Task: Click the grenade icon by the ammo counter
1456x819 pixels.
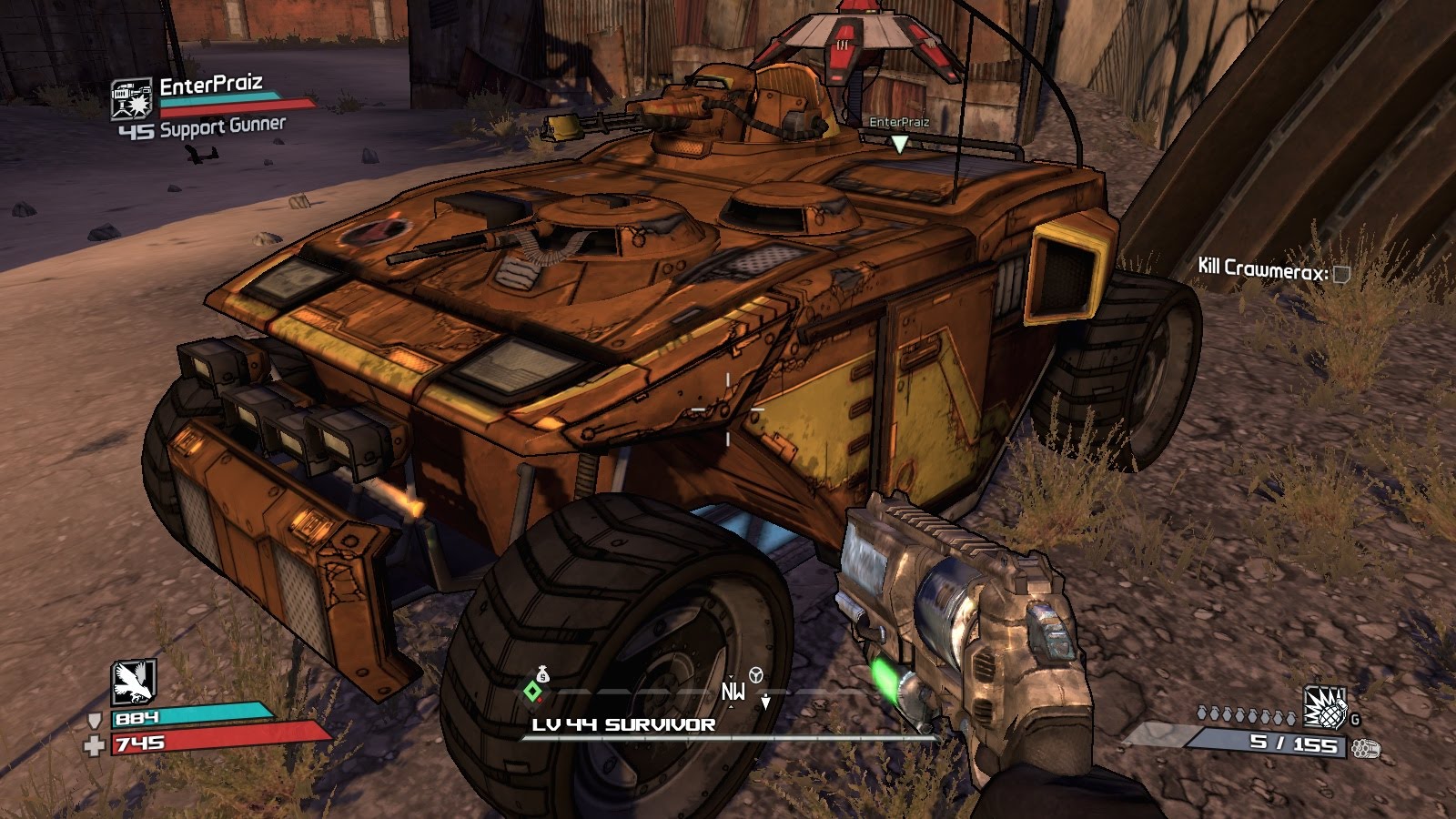Action: tap(1325, 707)
